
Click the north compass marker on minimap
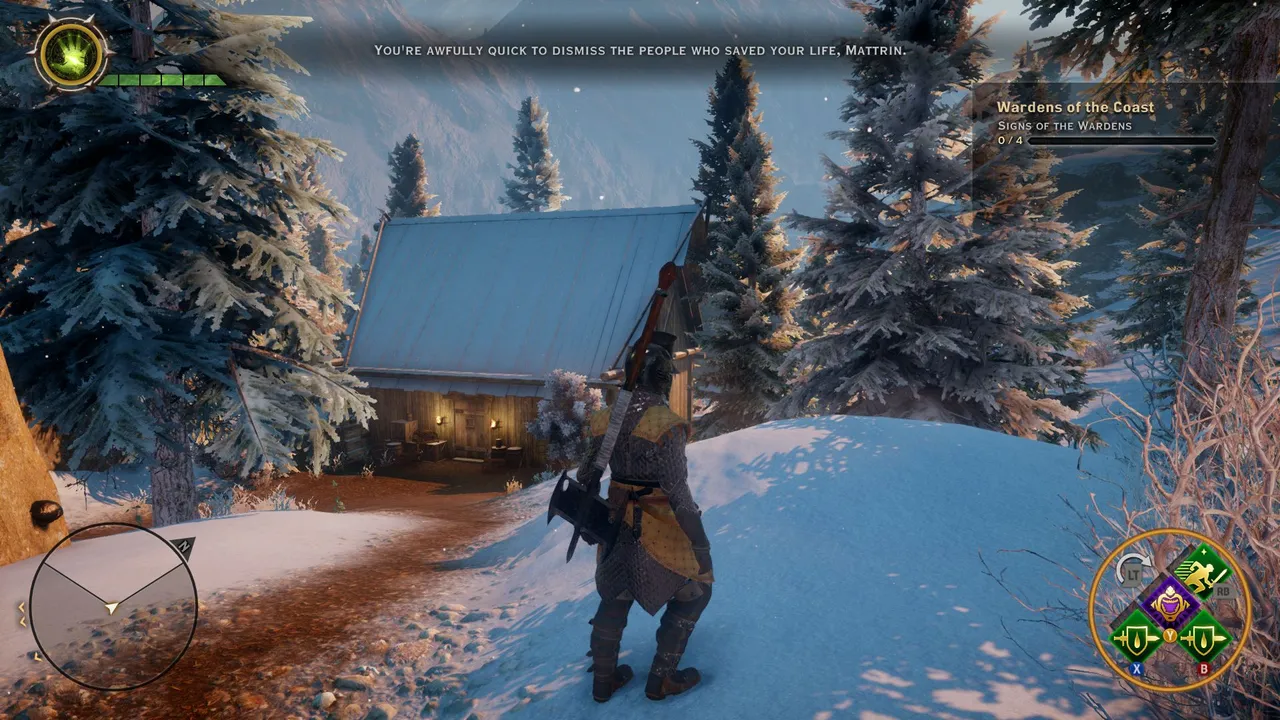coord(184,547)
